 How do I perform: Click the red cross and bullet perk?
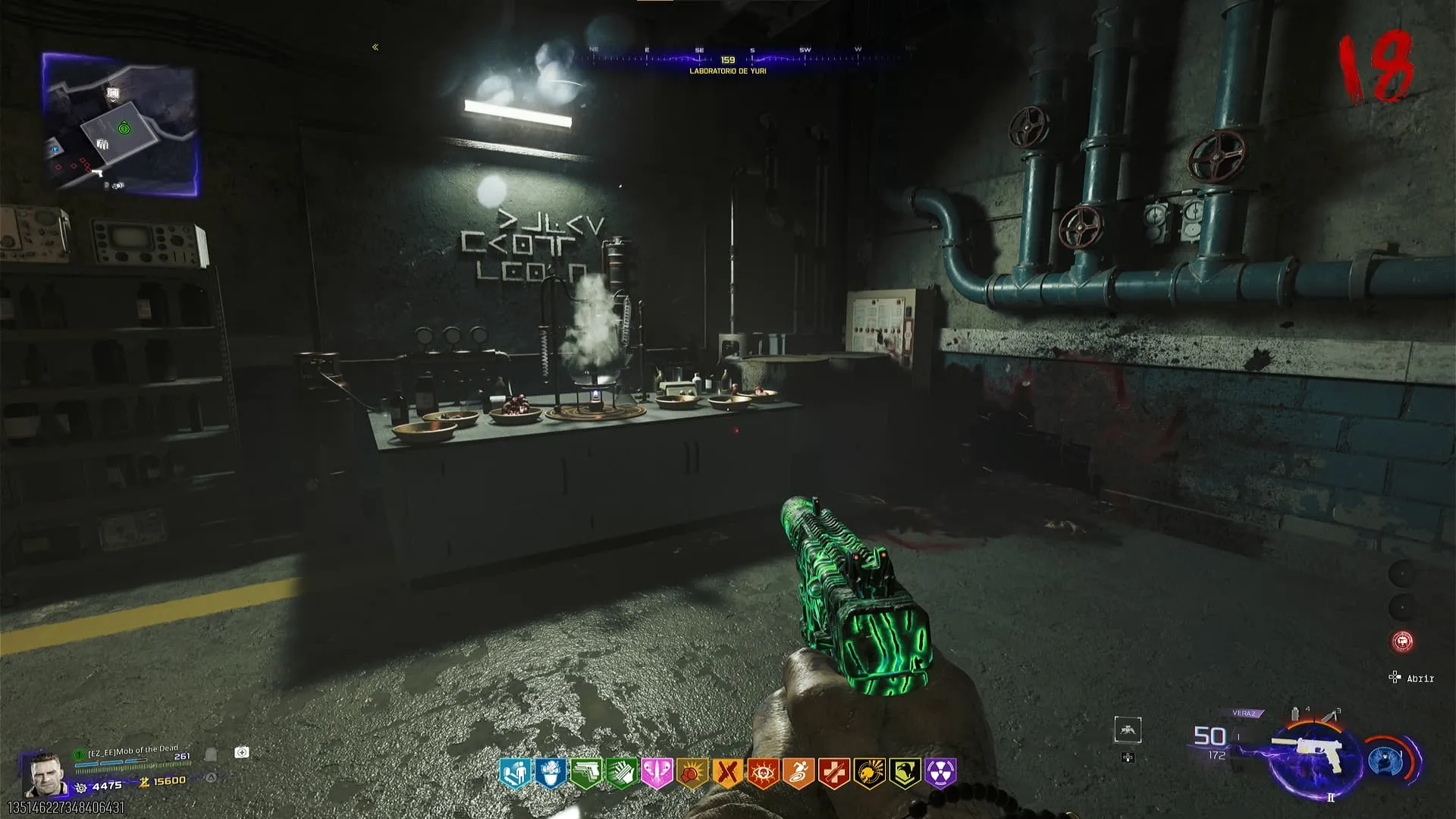click(x=834, y=773)
